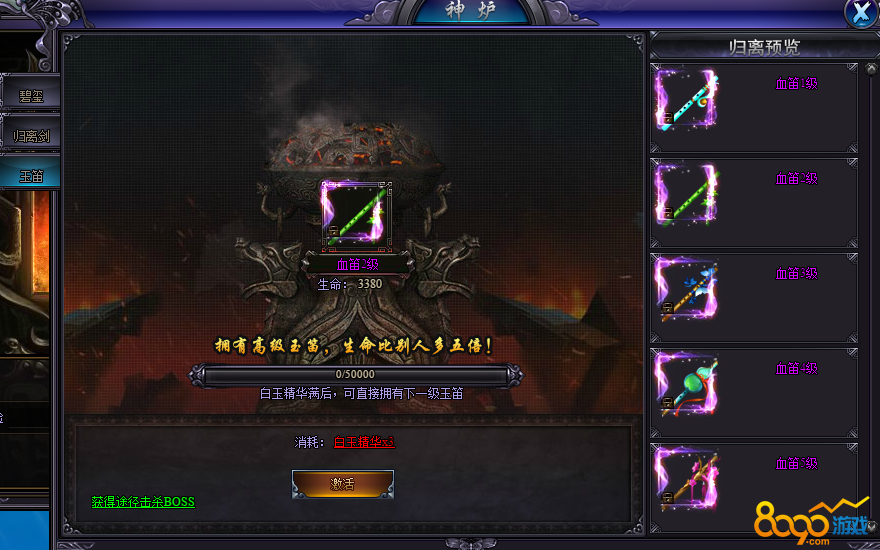This screenshot has height=550, width=880.
Task: Close the 神炉 furnace window
Action: pyautogui.click(x=860, y=13)
